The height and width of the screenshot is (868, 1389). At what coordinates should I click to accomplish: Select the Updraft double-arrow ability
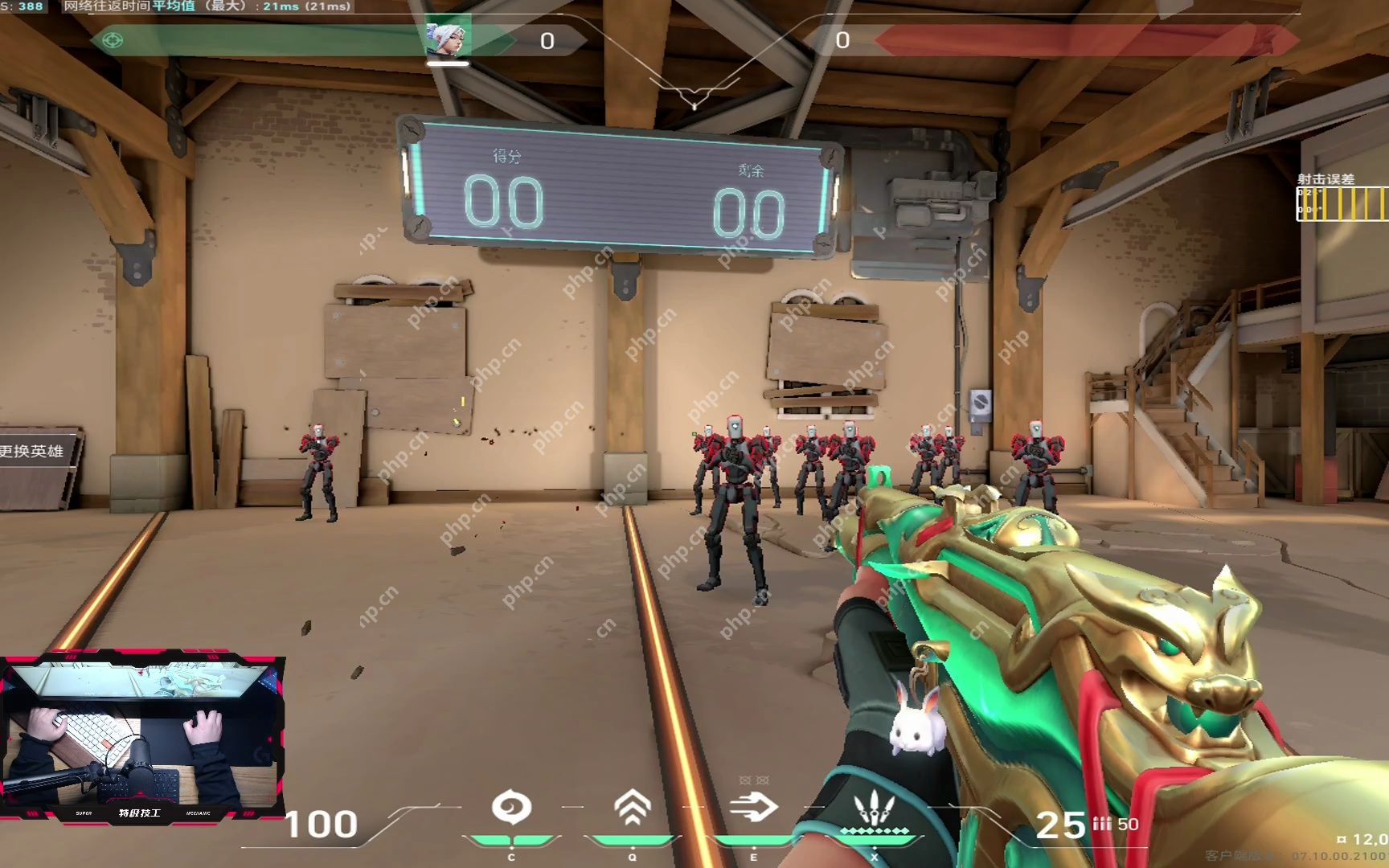633,808
